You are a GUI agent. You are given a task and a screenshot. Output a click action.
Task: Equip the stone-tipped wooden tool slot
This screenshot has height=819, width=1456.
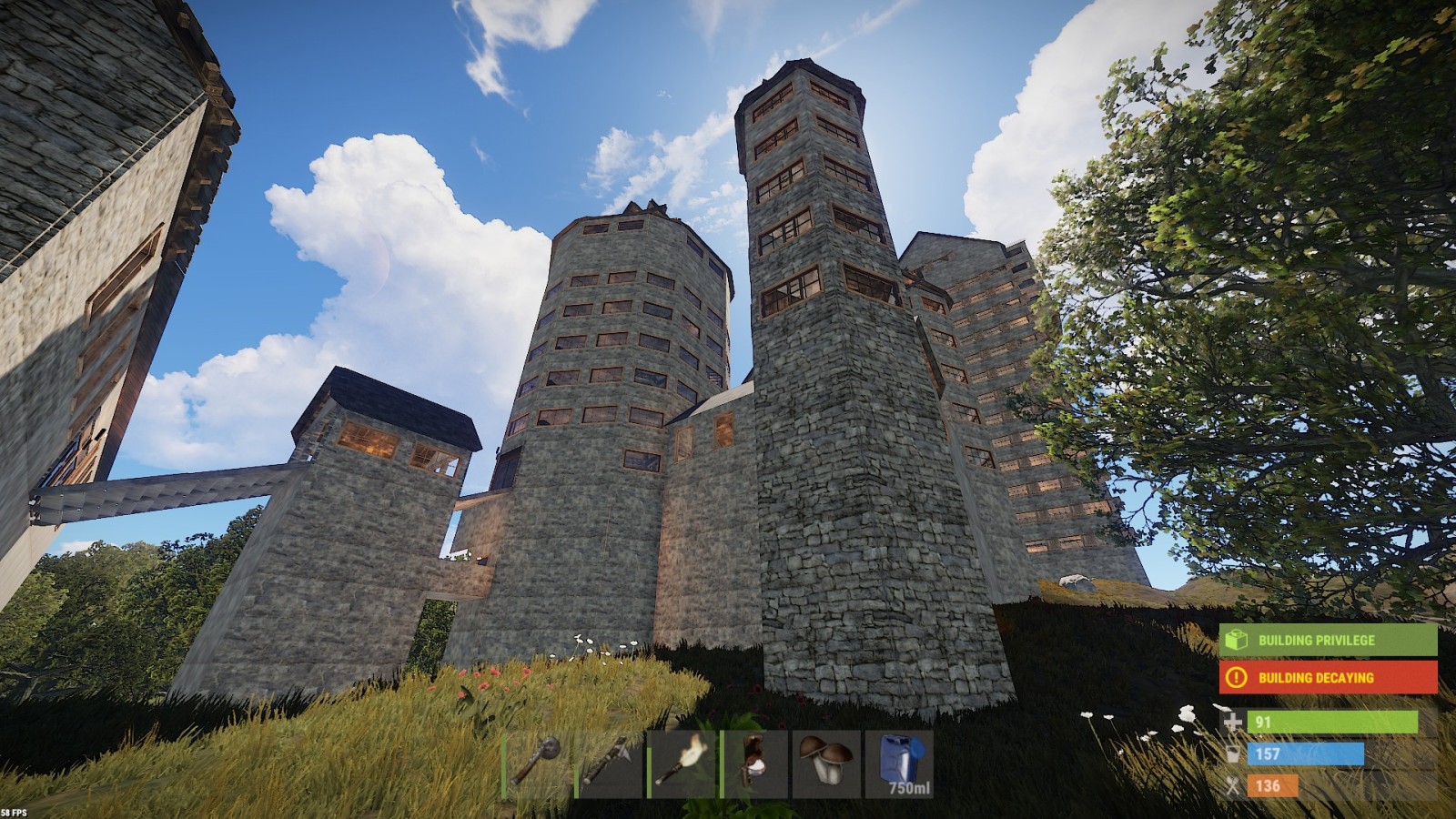610,763
